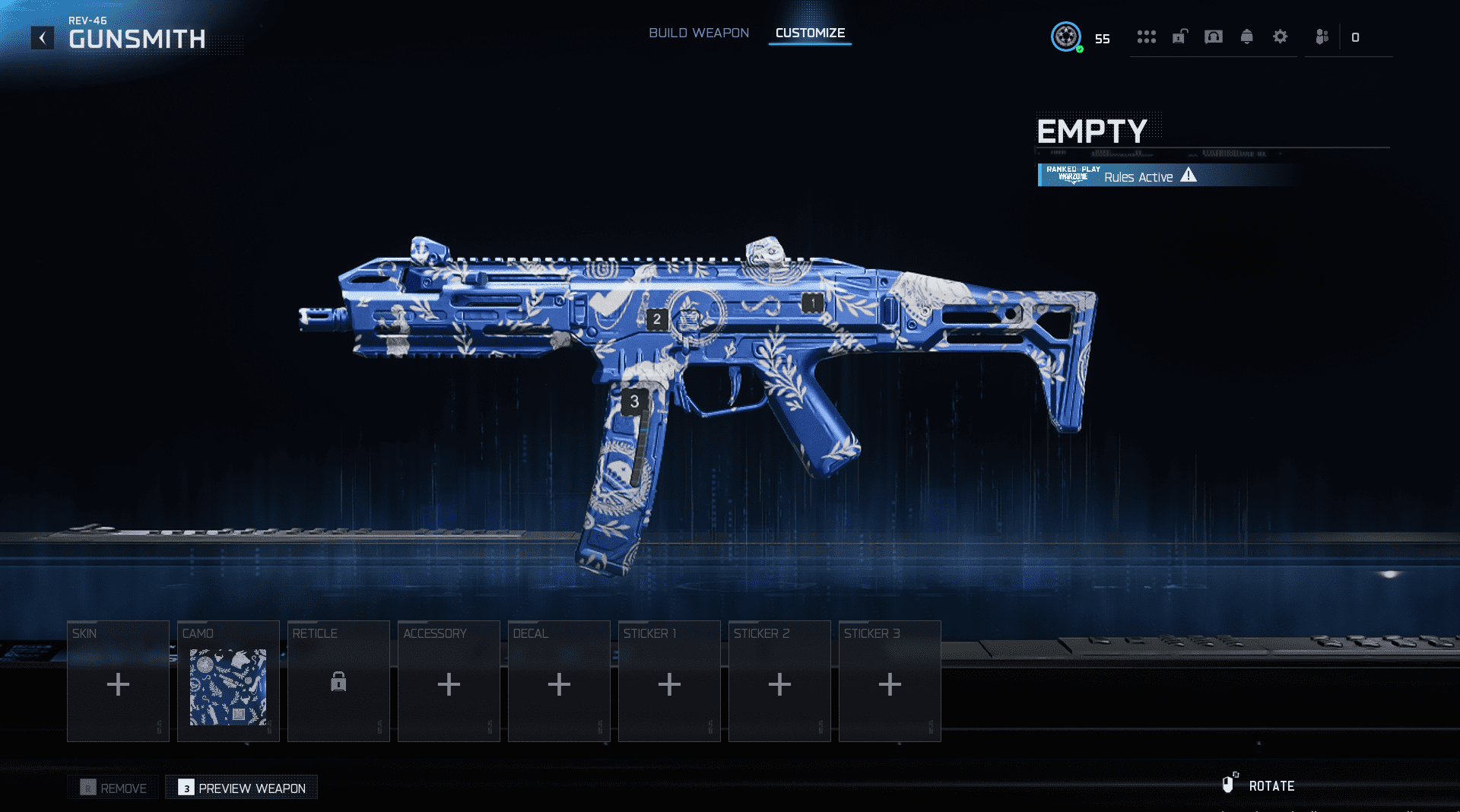Switch to the Build Weapon tab
Screen dimensions: 1460x812
click(x=698, y=33)
